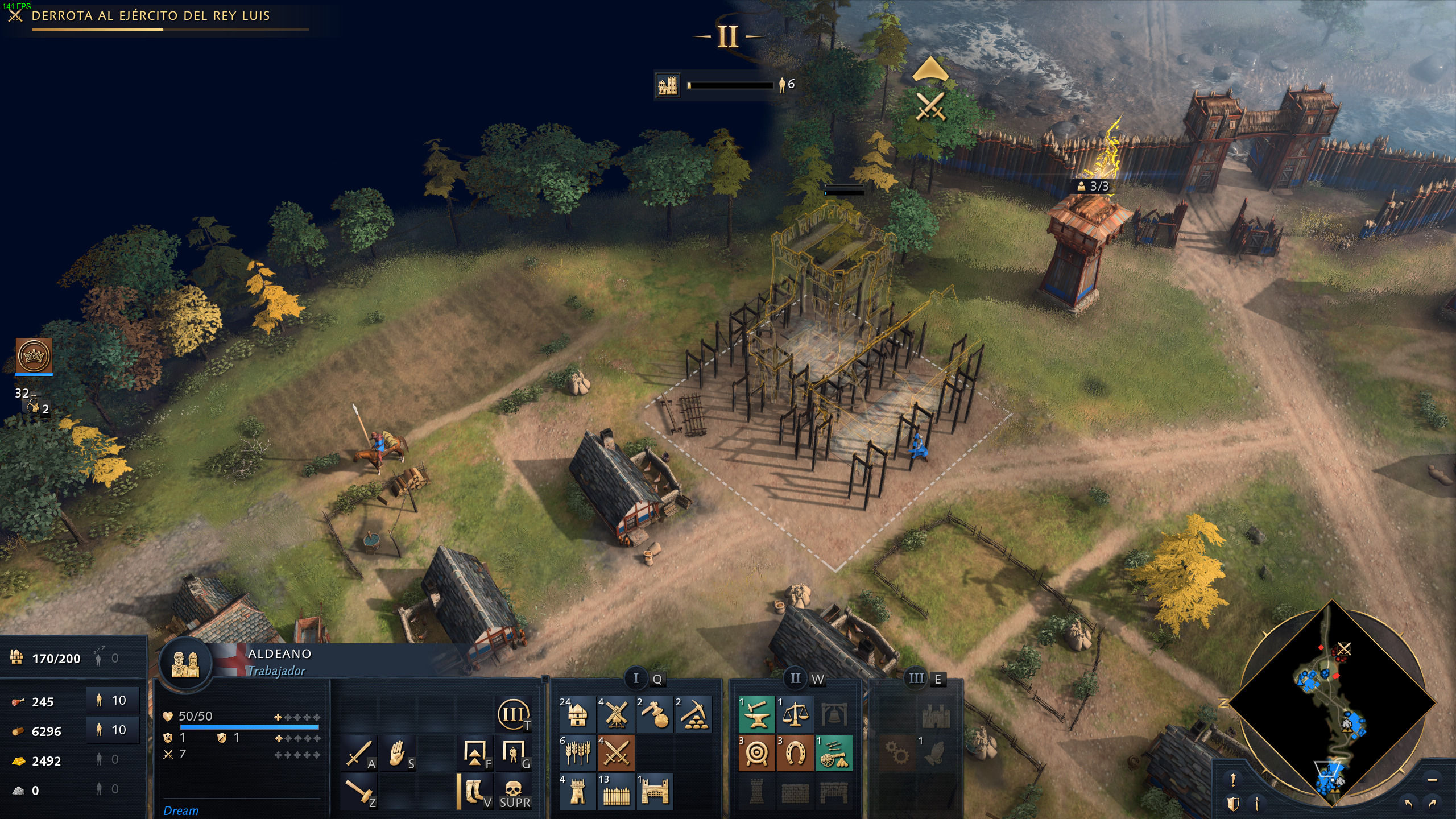The height and width of the screenshot is (819, 1456).
Task: Choose the barracks crossed swords icon
Action: pyautogui.click(x=616, y=753)
